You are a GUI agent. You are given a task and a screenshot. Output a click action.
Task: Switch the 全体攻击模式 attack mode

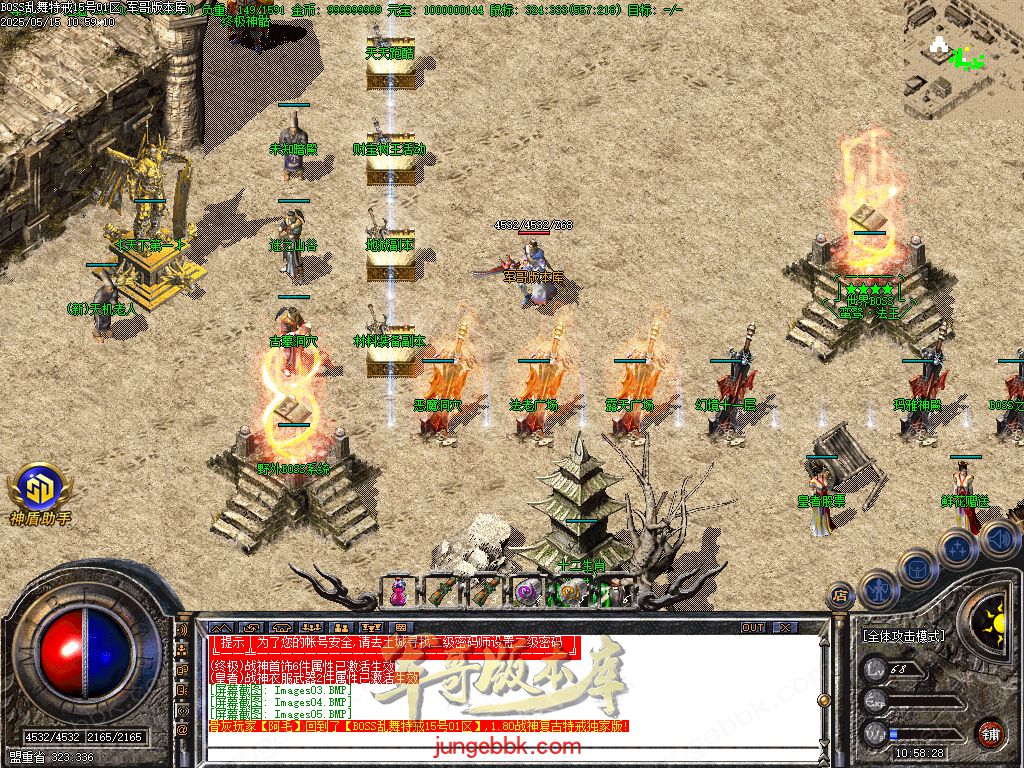[x=904, y=635]
